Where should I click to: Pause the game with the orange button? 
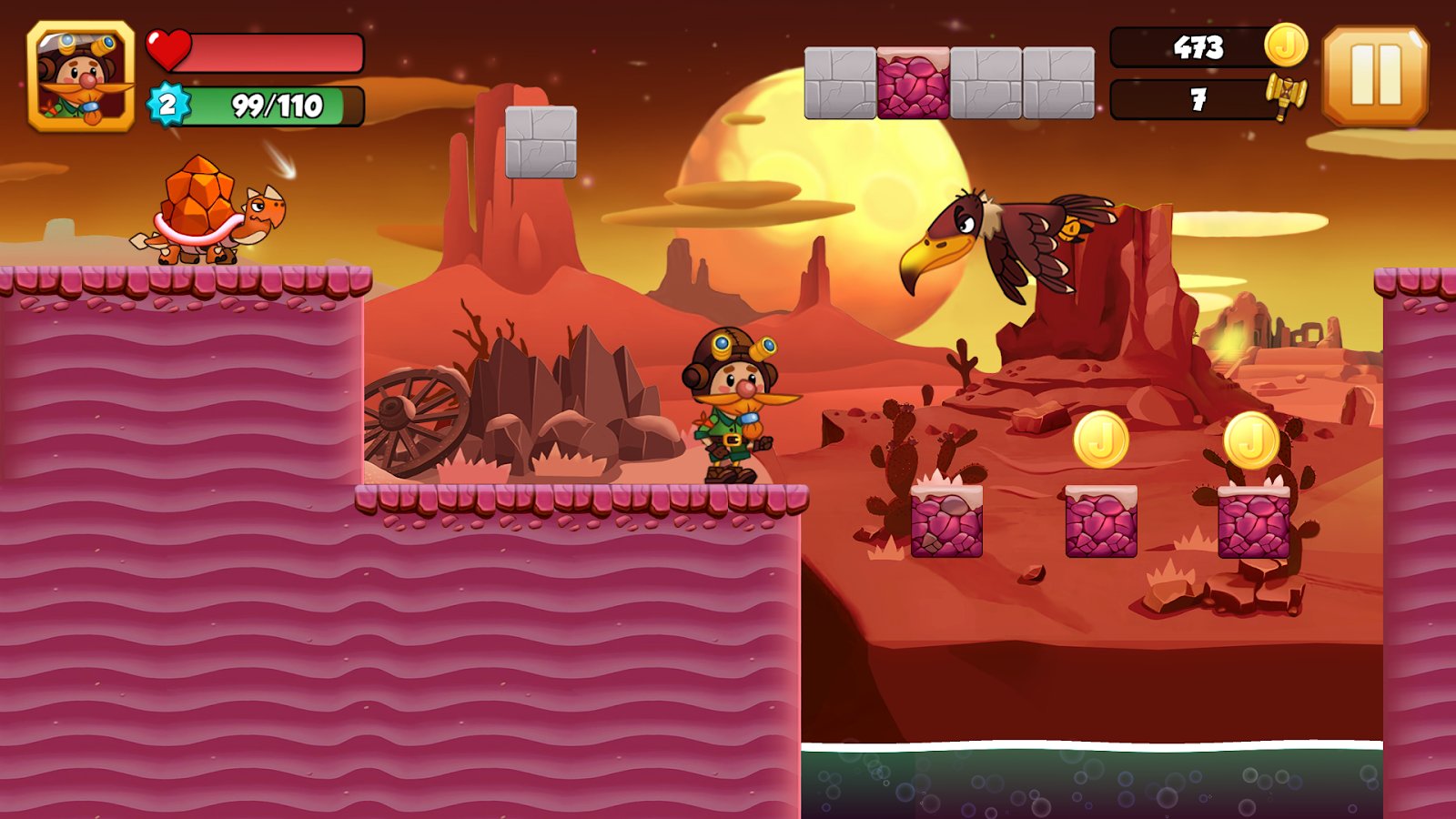[x=1375, y=76]
